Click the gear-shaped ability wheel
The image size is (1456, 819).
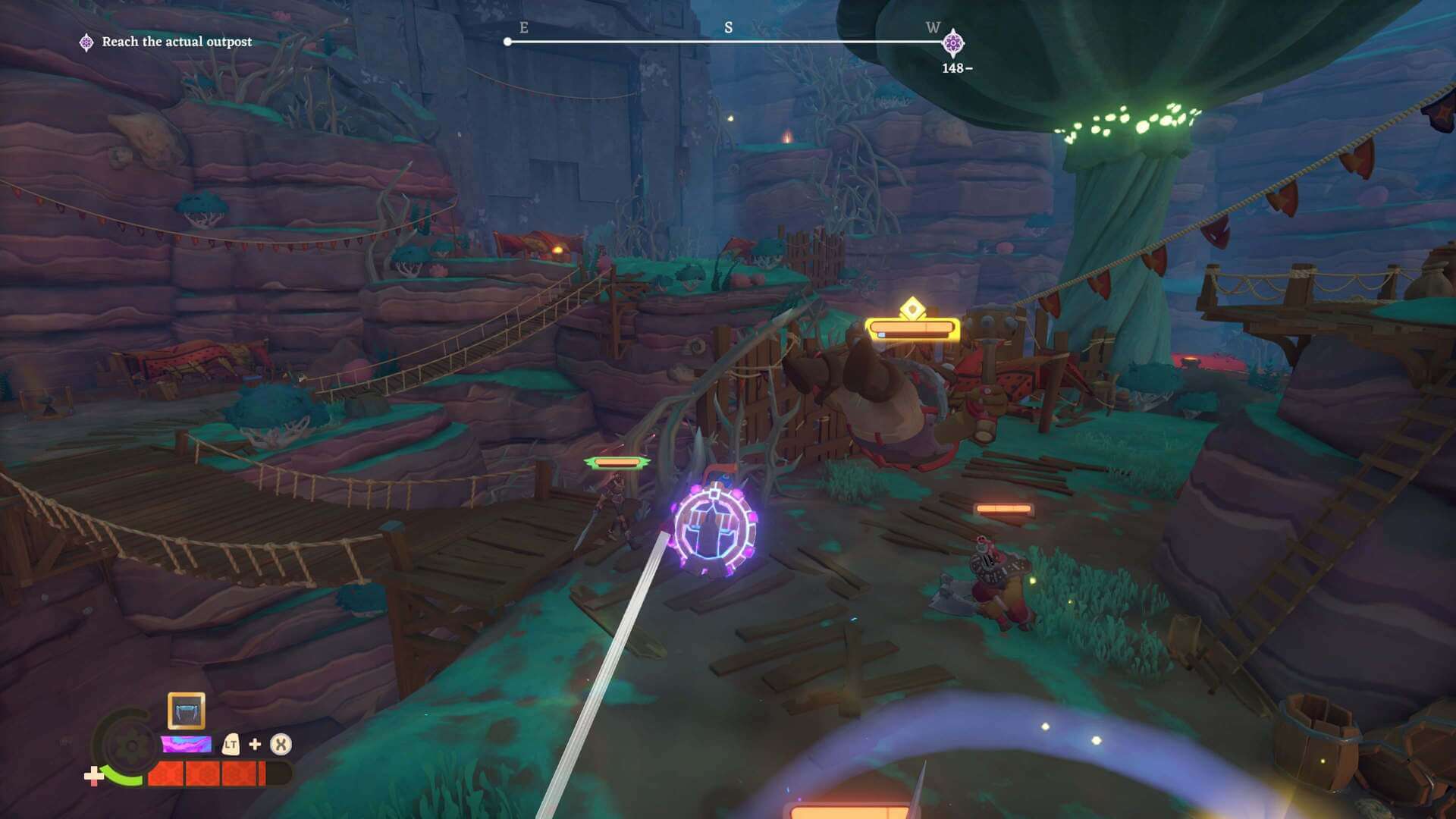click(x=129, y=745)
